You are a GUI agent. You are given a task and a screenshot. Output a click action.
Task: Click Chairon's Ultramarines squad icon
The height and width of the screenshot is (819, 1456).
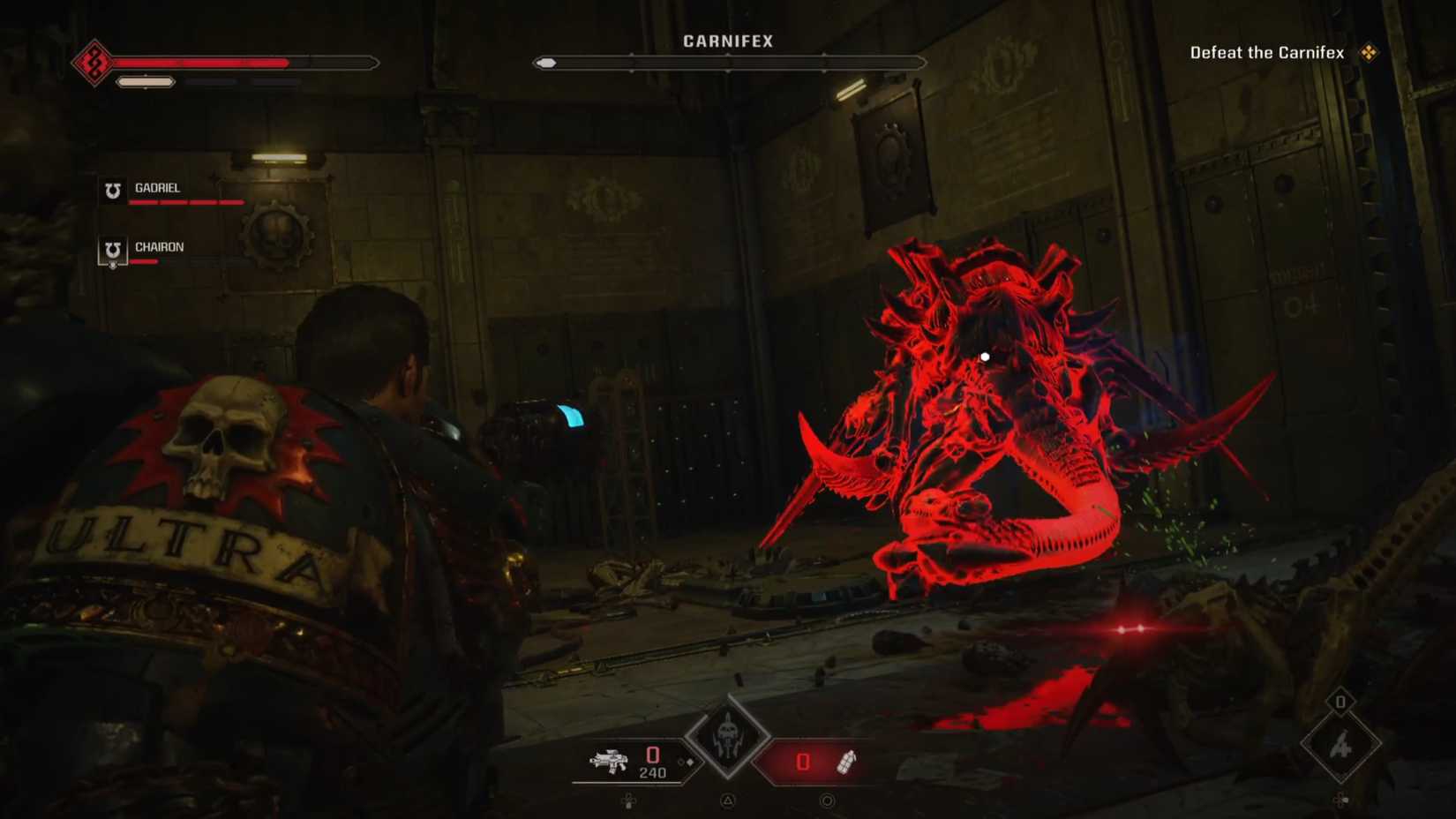[111, 250]
